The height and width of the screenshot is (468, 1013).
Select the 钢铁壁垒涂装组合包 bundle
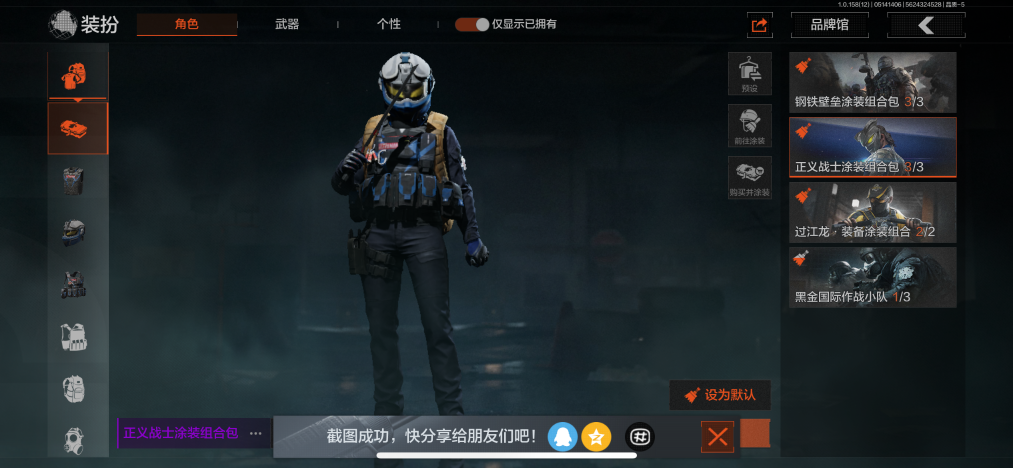pyautogui.click(x=872, y=82)
